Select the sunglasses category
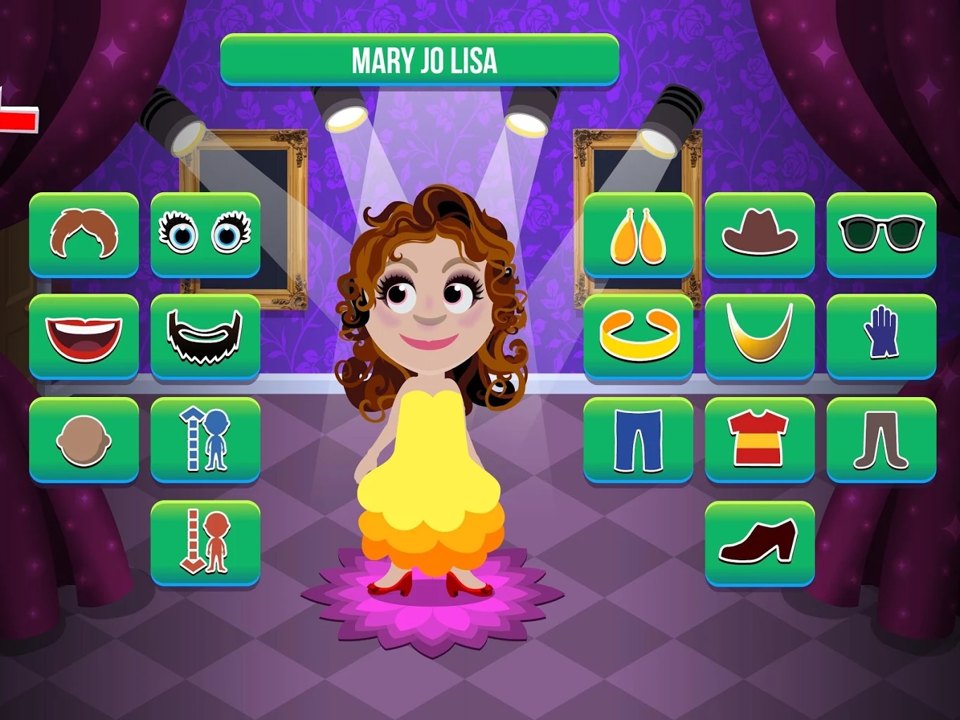The width and height of the screenshot is (960, 720). point(881,234)
